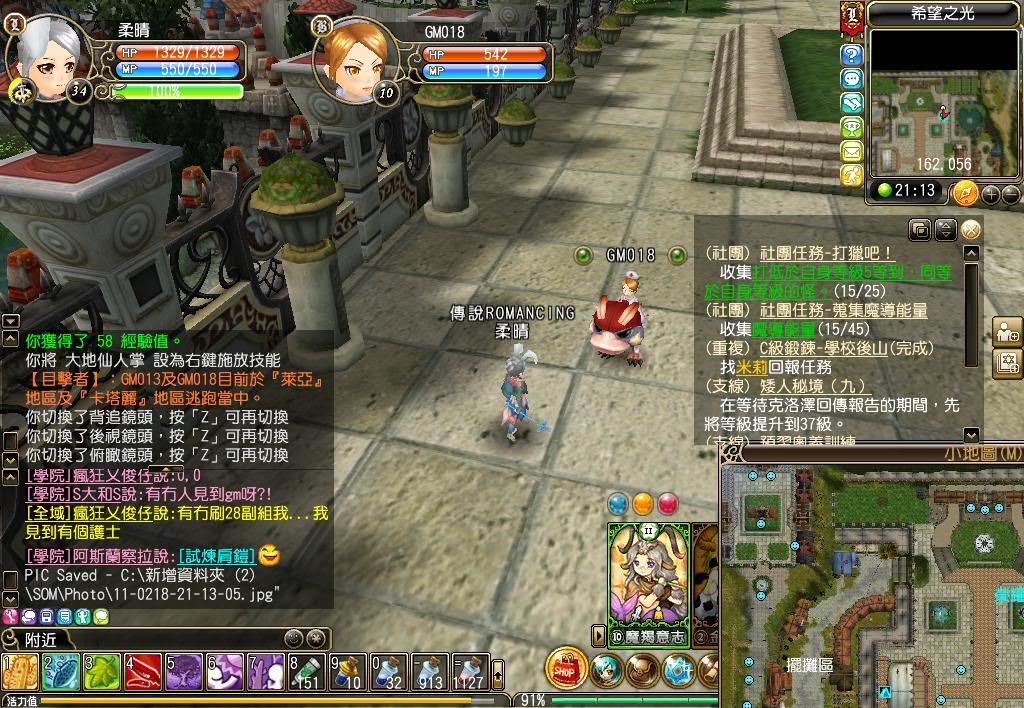The image size is (1024, 708).
Task: Click the question mark help icon
Action: 852,54
